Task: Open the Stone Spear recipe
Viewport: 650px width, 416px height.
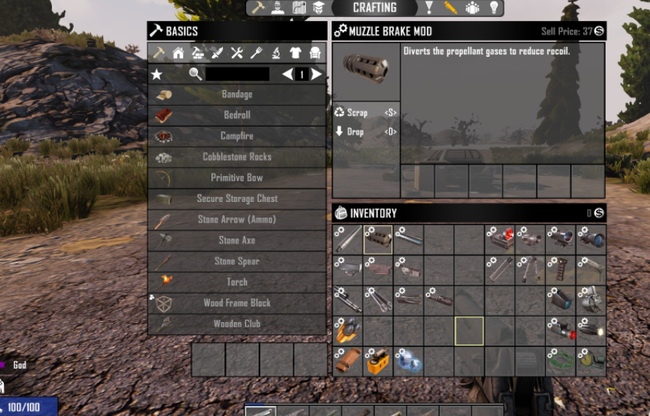Action: (x=237, y=261)
